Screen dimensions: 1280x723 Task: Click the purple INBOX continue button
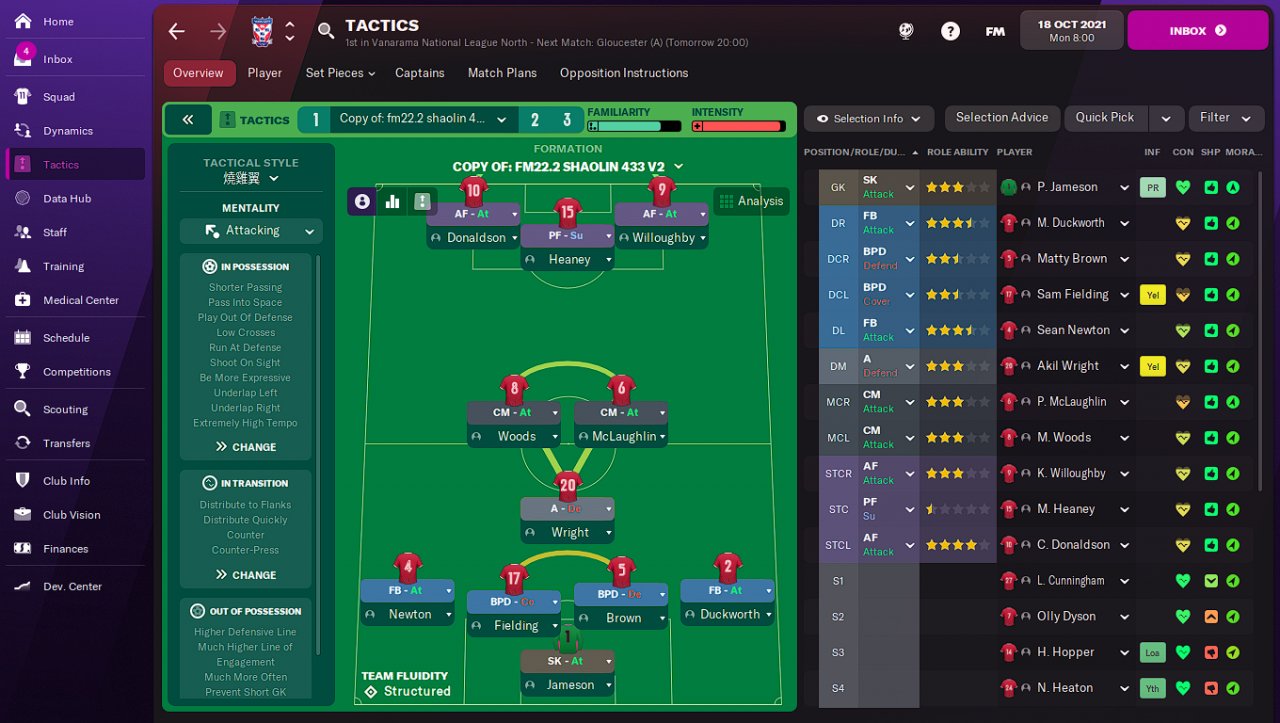(x=1198, y=31)
